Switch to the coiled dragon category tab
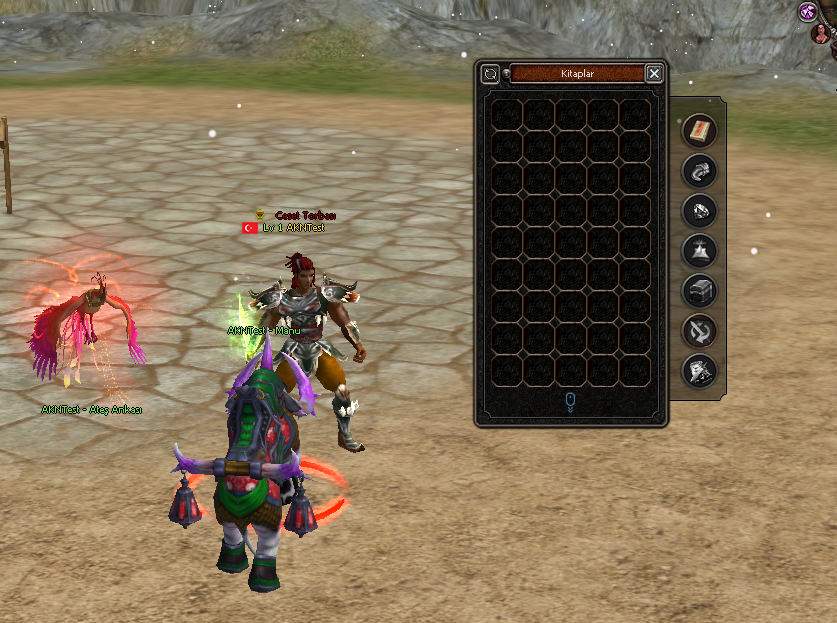This screenshot has width=837, height=623. click(x=699, y=170)
